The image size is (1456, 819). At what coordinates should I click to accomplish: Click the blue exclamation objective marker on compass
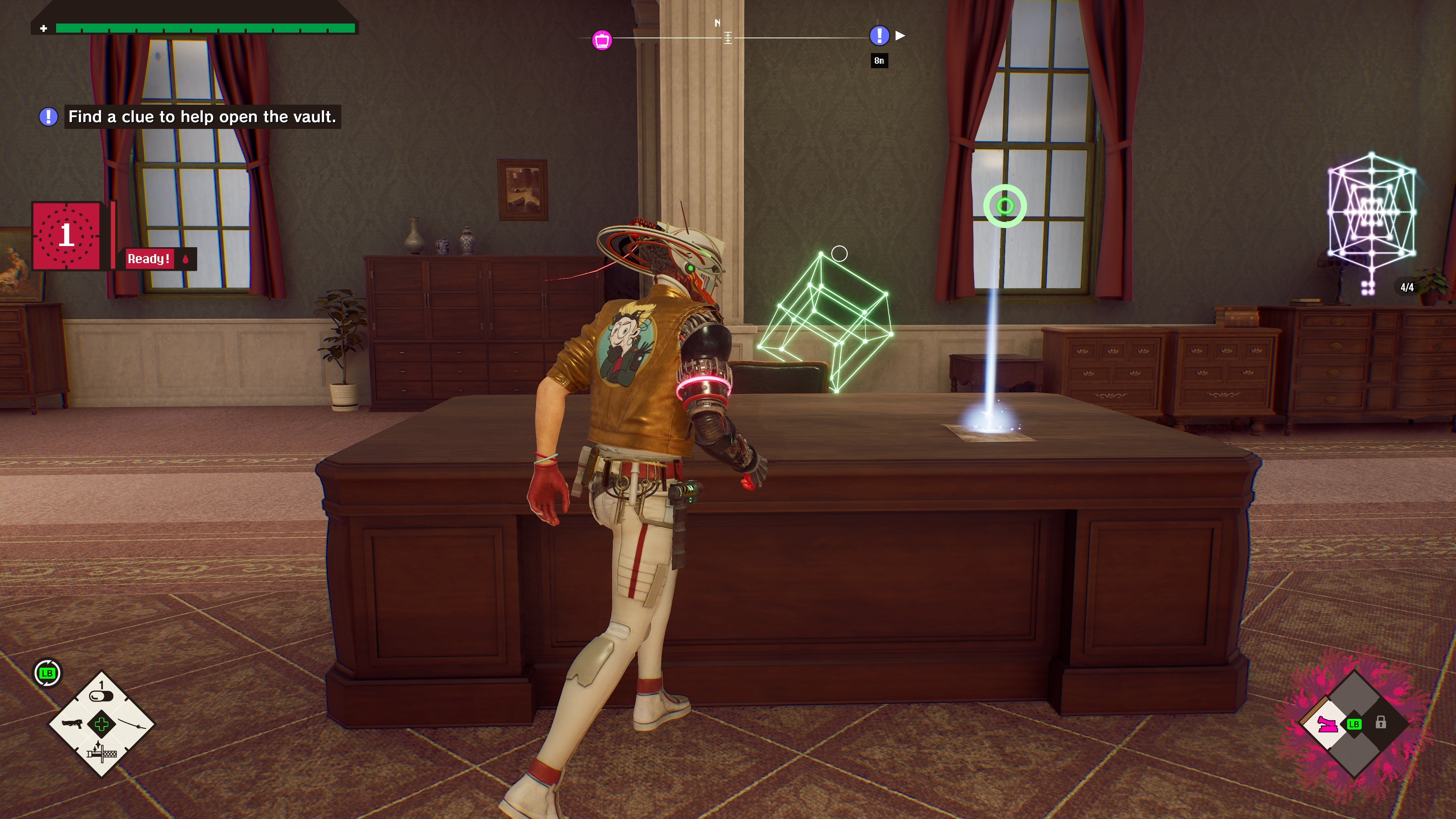click(879, 36)
